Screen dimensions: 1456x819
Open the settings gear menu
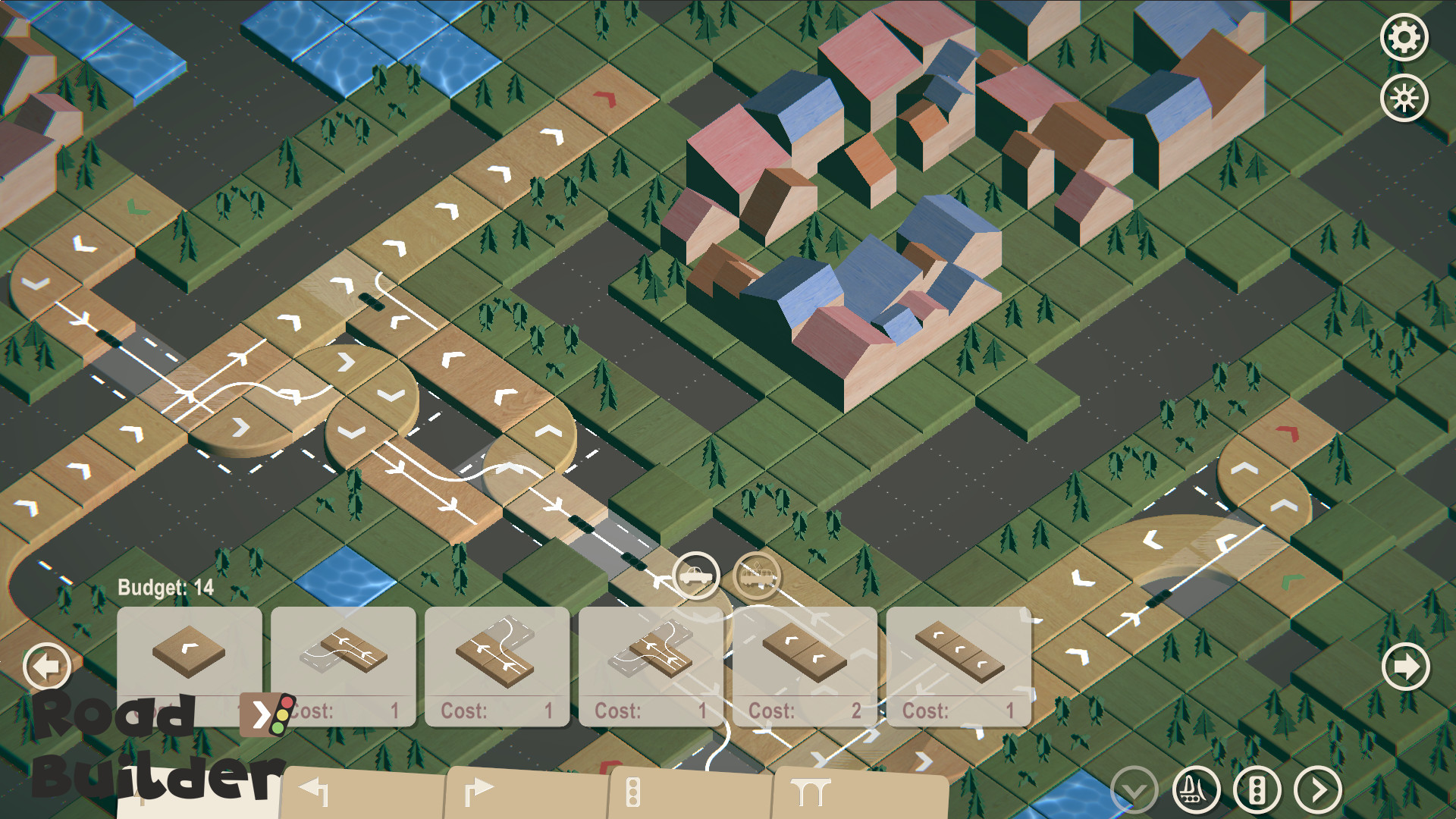coord(1404,36)
